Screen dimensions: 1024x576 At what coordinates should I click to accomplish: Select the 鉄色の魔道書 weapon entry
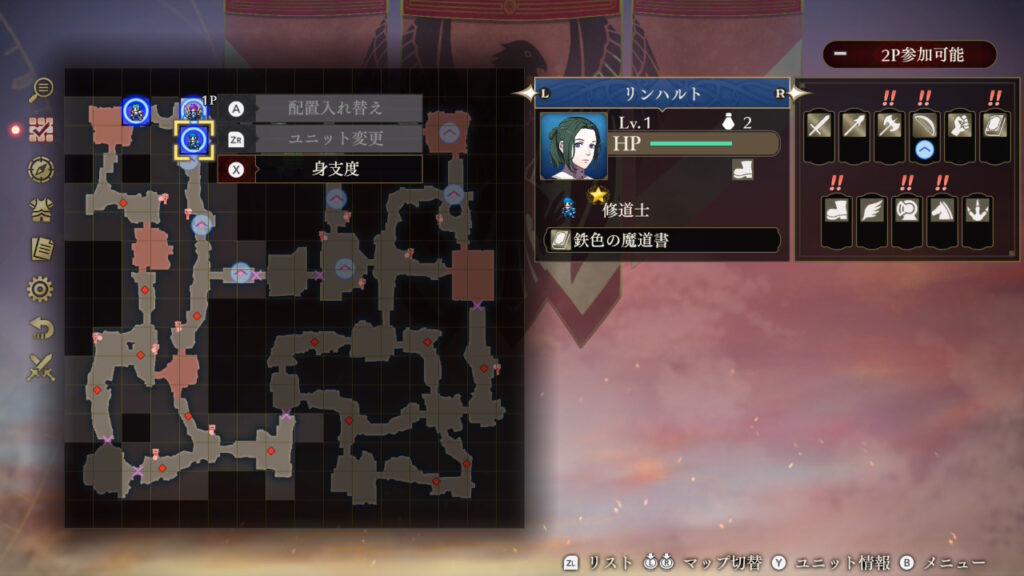tap(662, 240)
